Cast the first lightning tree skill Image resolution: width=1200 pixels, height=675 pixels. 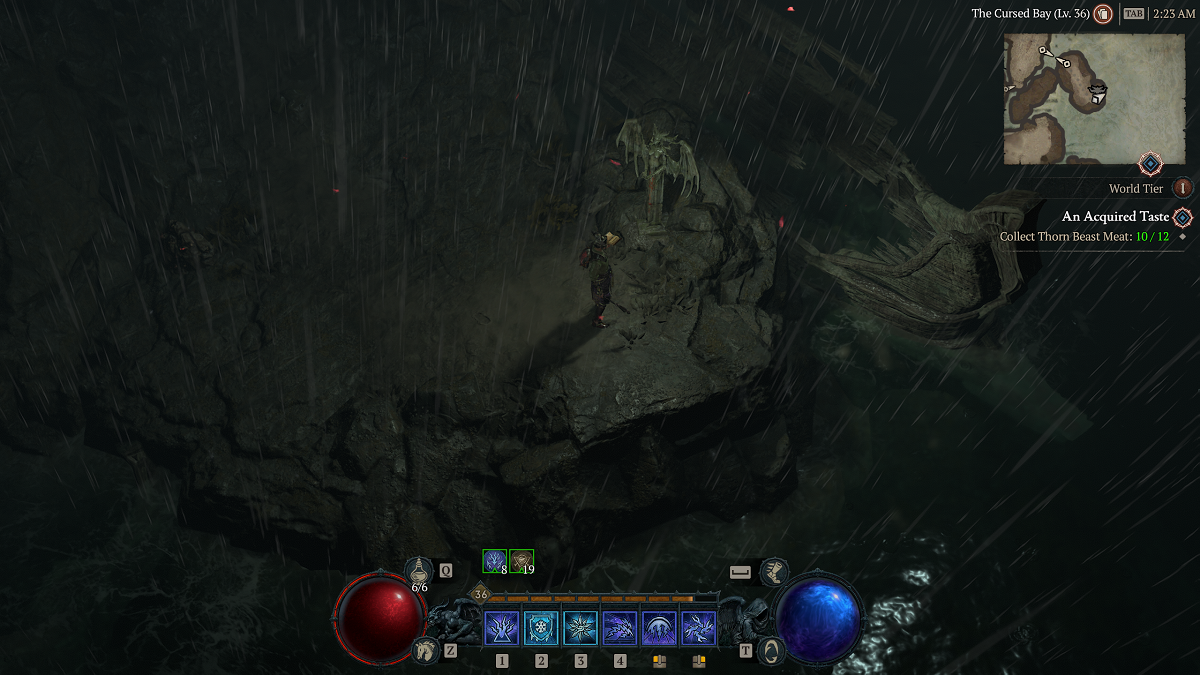[x=502, y=628]
